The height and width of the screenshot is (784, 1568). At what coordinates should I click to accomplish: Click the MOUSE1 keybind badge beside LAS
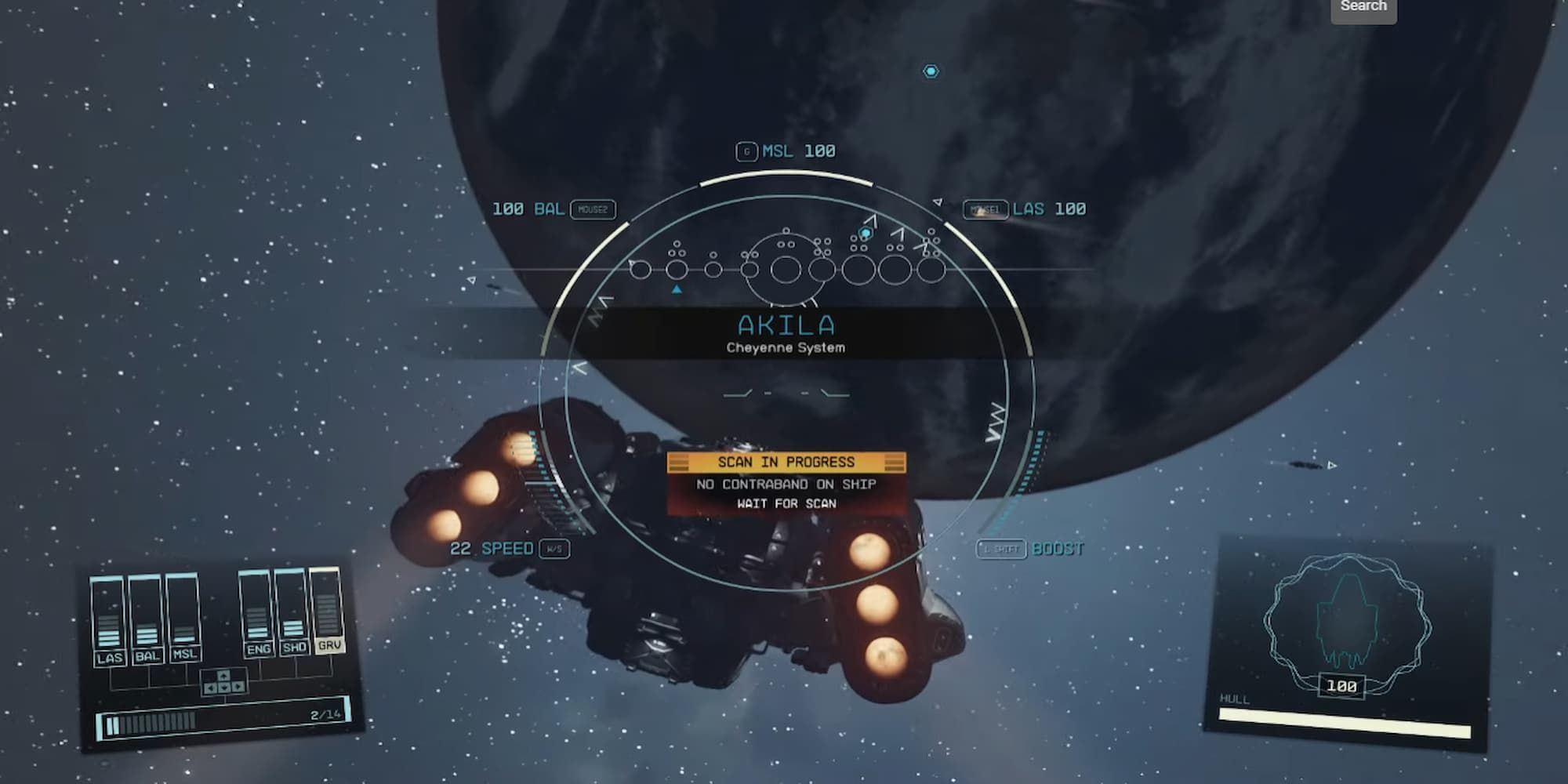coord(985,209)
